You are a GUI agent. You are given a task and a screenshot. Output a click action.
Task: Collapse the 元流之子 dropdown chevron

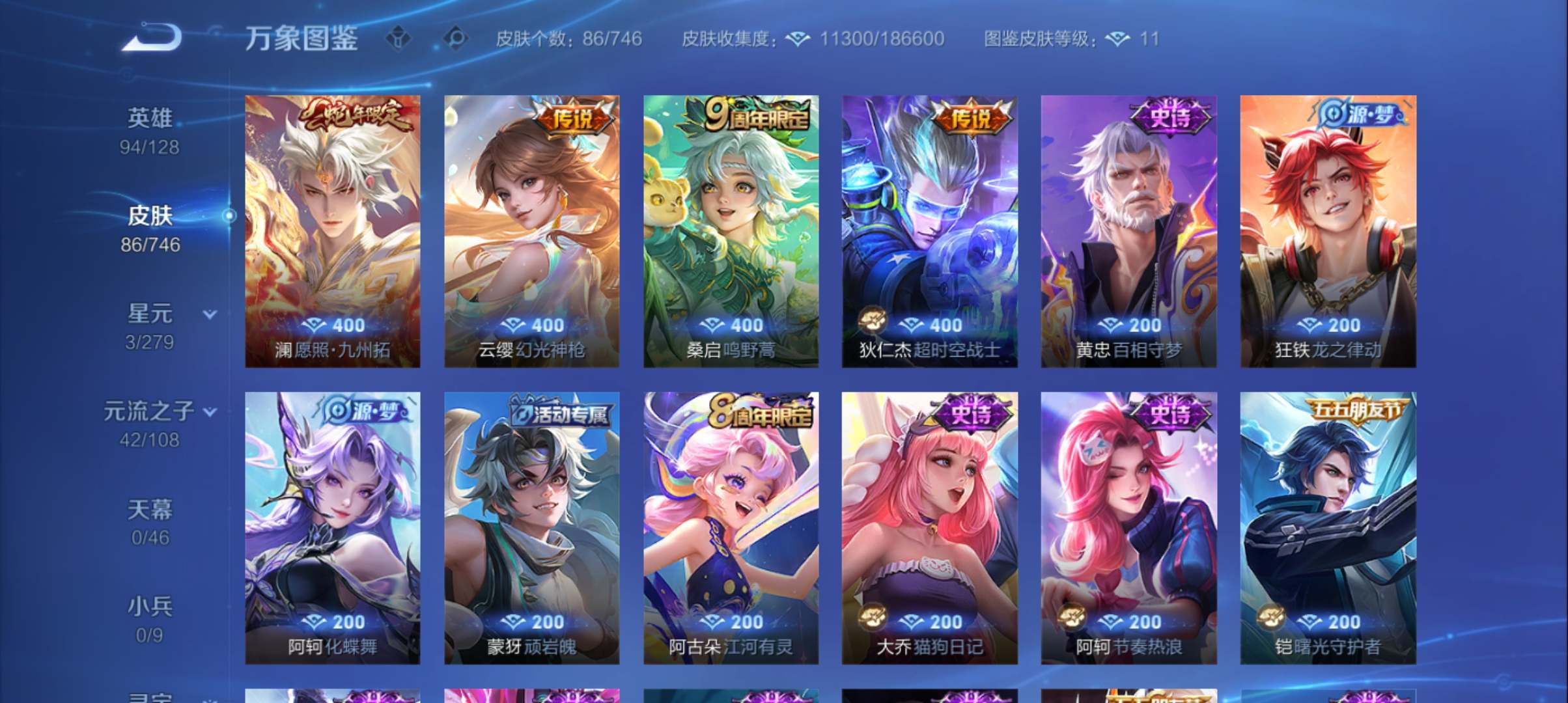pyautogui.click(x=210, y=411)
